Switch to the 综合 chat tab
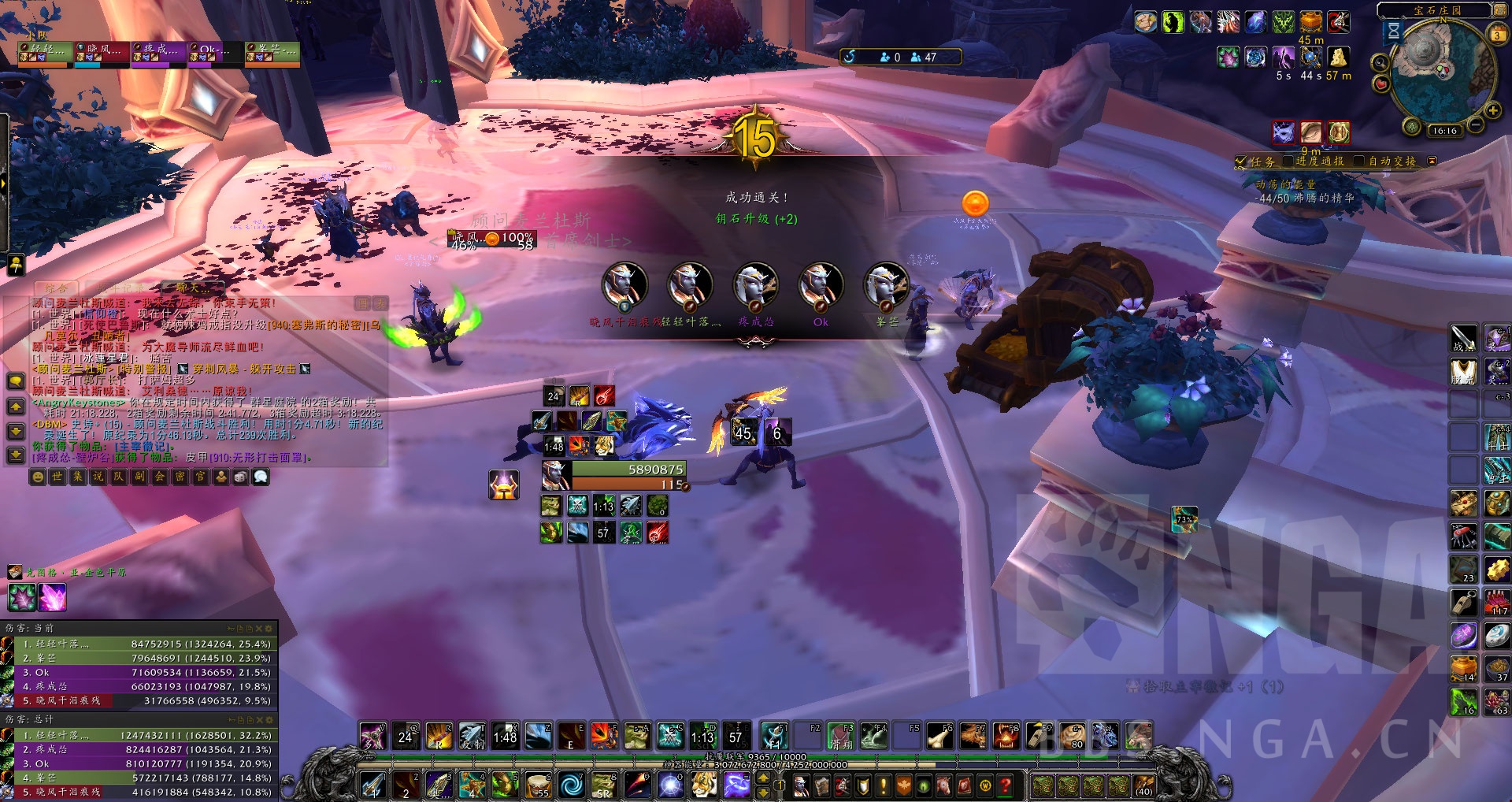The image size is (1512, 802). click(x=56, y=288)
